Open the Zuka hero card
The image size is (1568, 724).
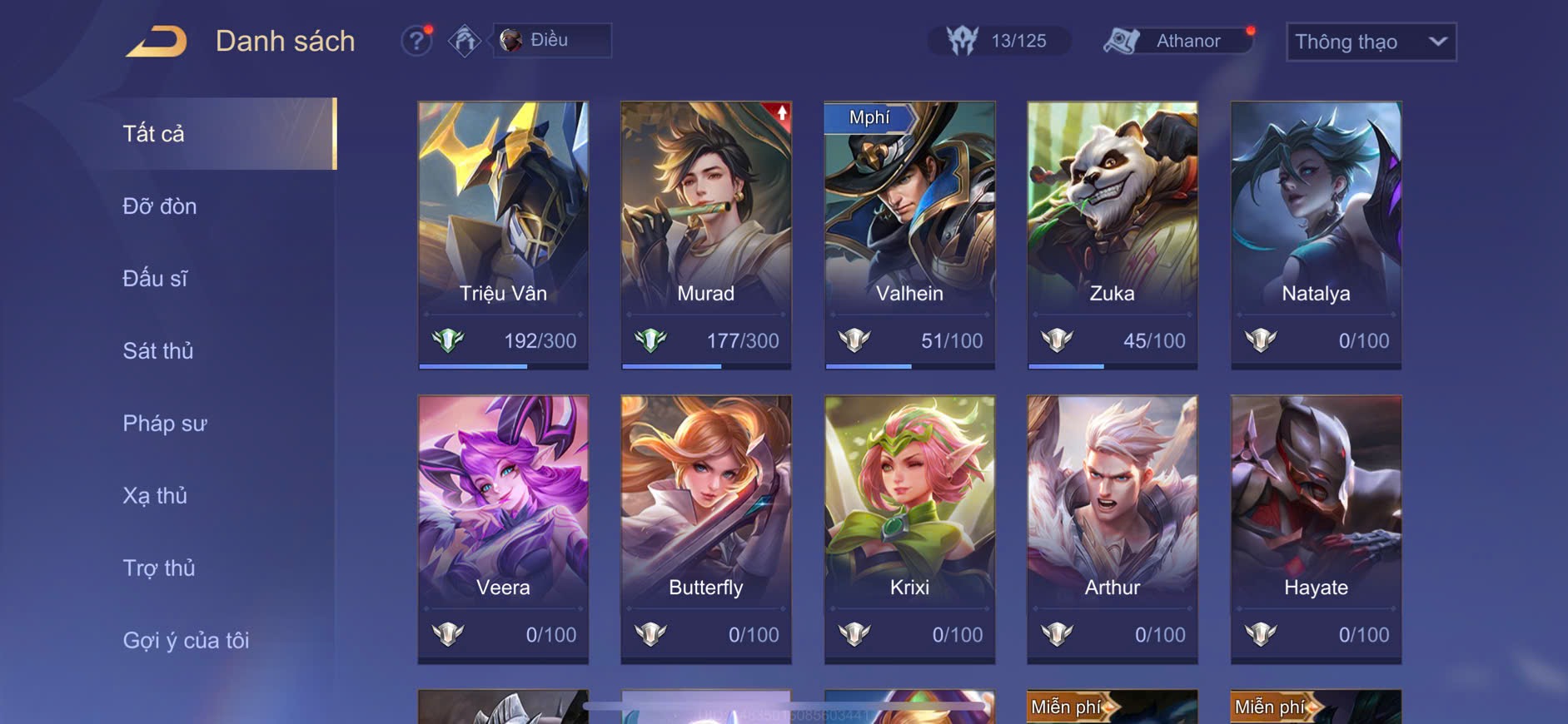point(1113,235)
